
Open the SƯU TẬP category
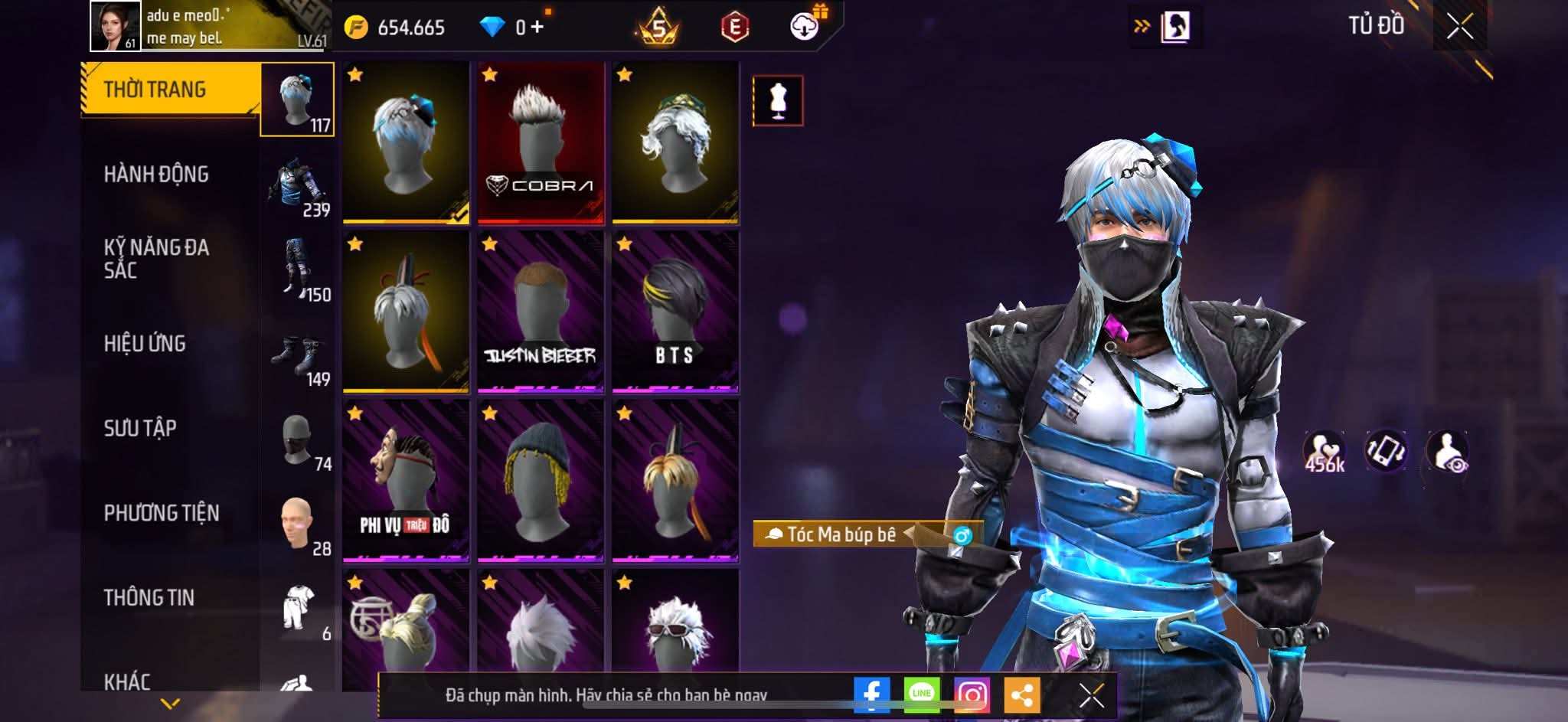(x=141, y=429)
